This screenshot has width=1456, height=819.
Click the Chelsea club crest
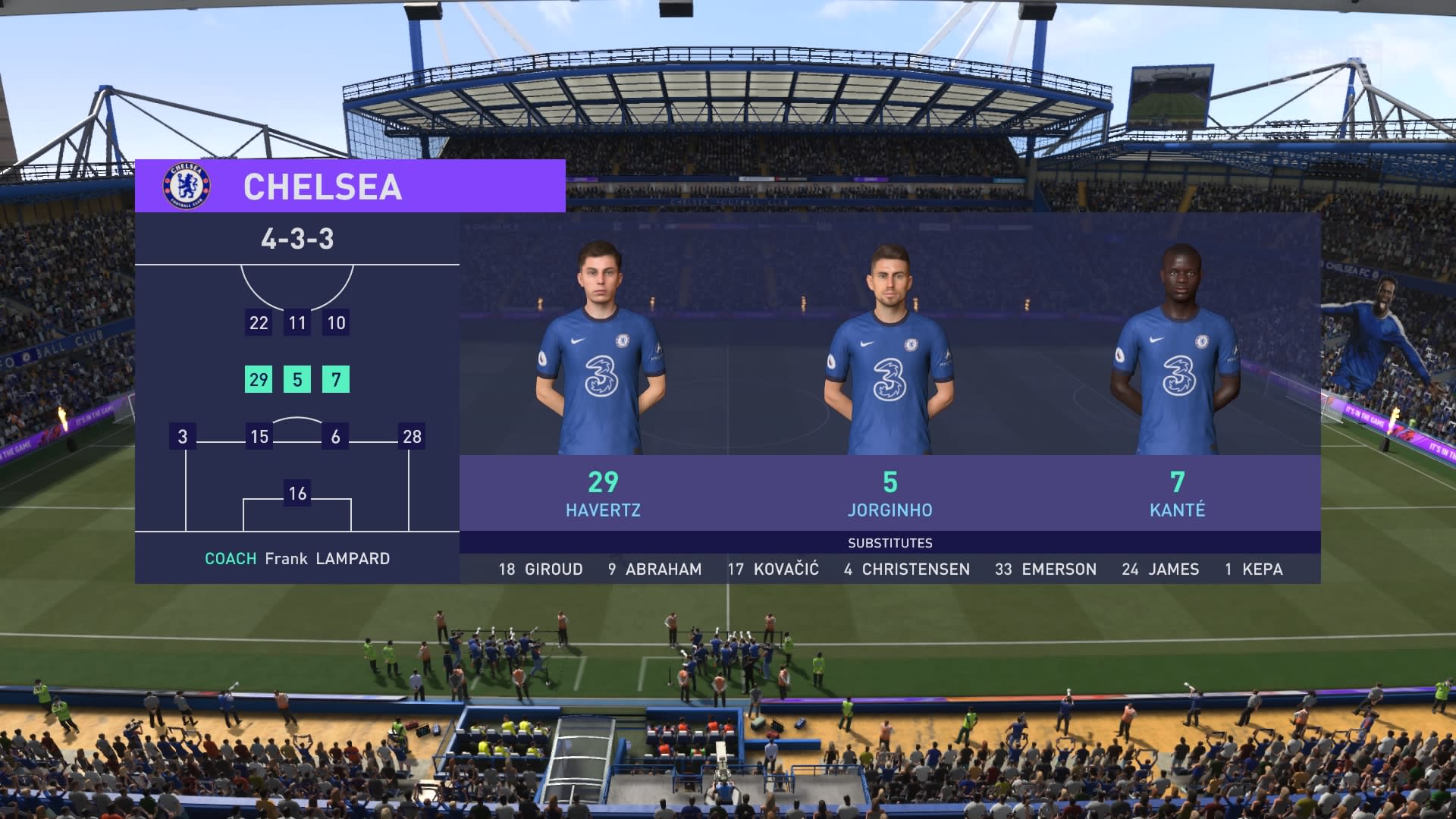(x=187, y=186)
